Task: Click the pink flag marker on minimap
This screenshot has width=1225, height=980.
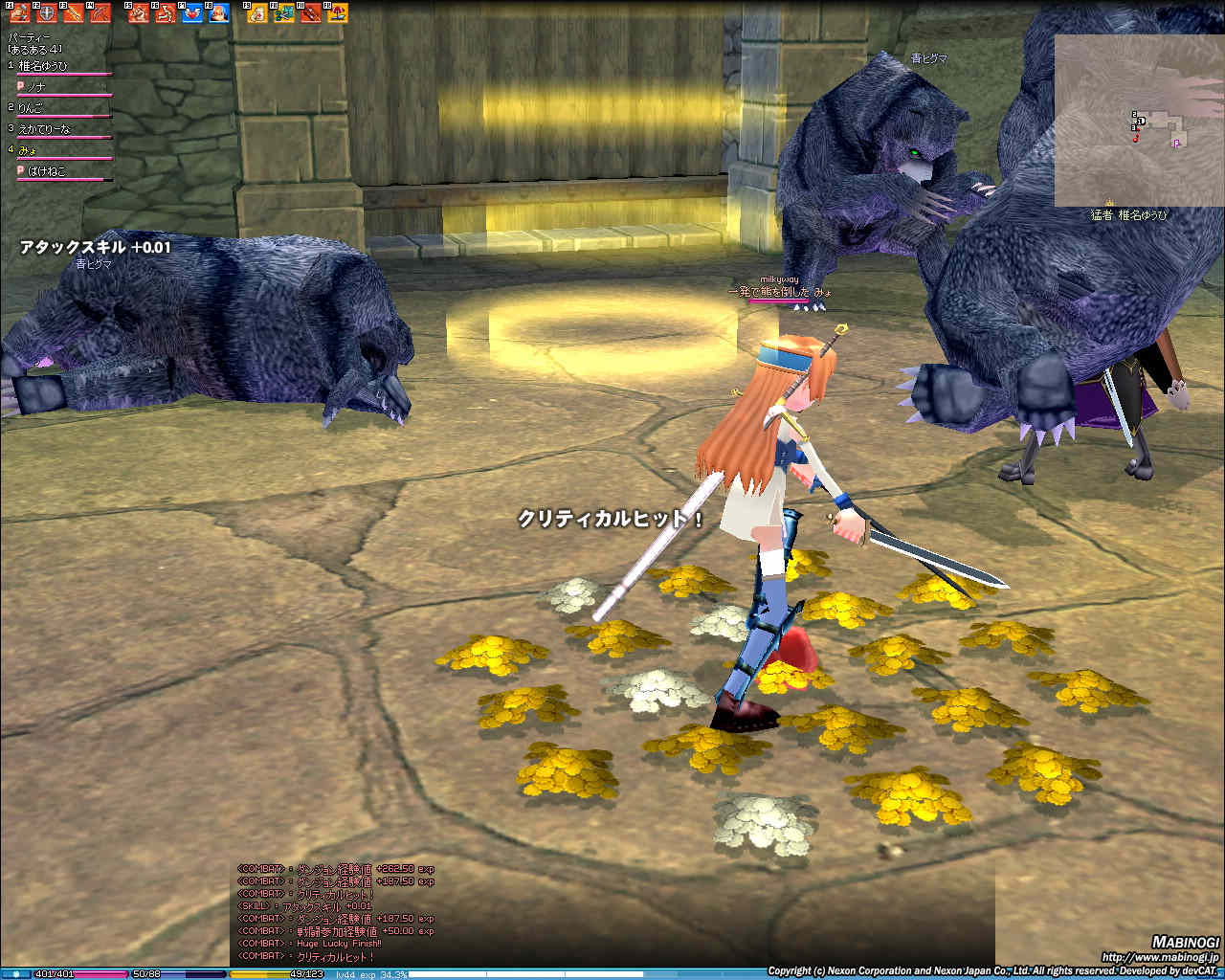Action: (x=1176, y=143)
